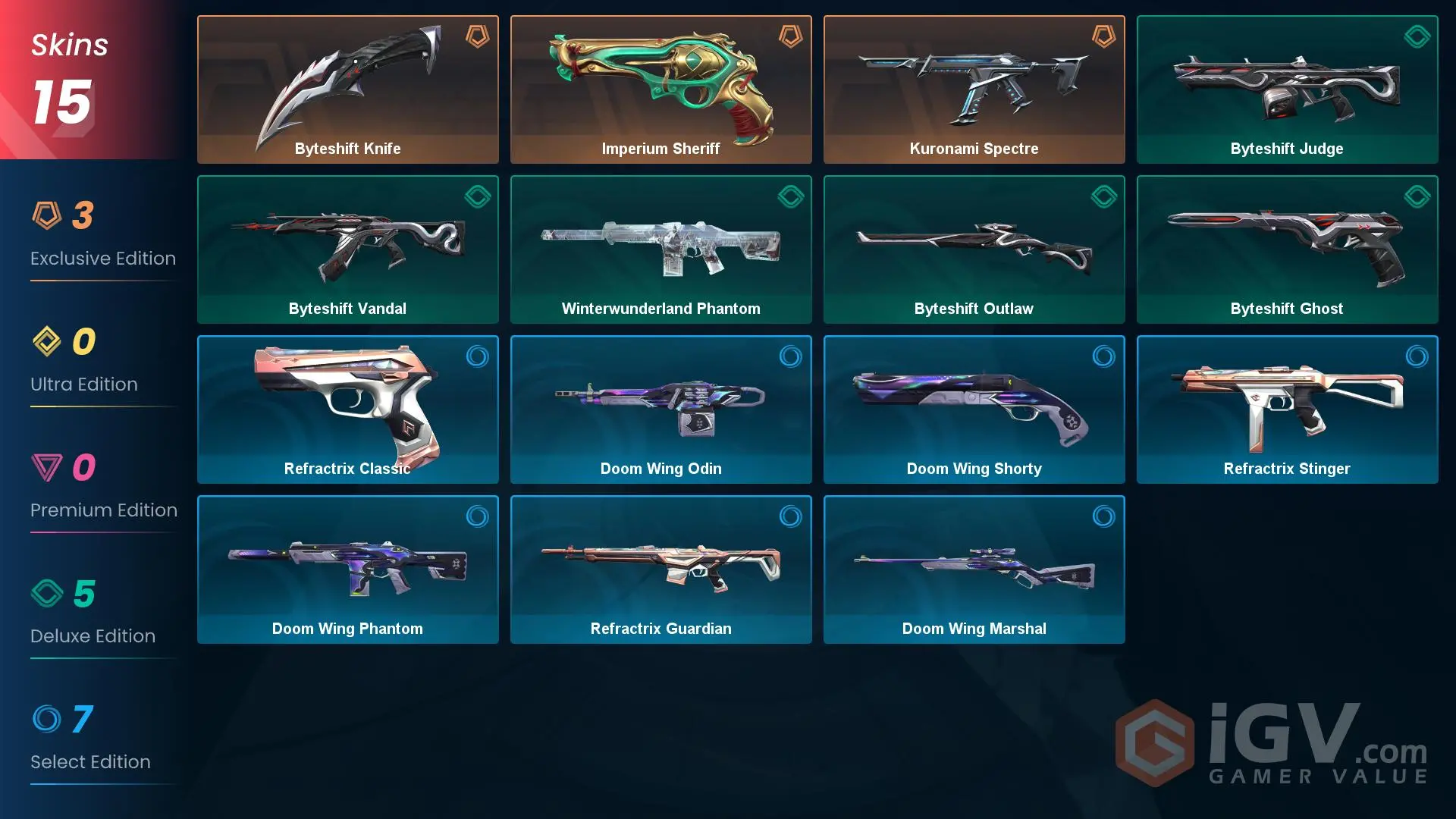Image resolution: width=1456 pixels, height=819 pixels.
Task: Pick the Doom Wing Phantom skin tile
Action: pos(348,570)
